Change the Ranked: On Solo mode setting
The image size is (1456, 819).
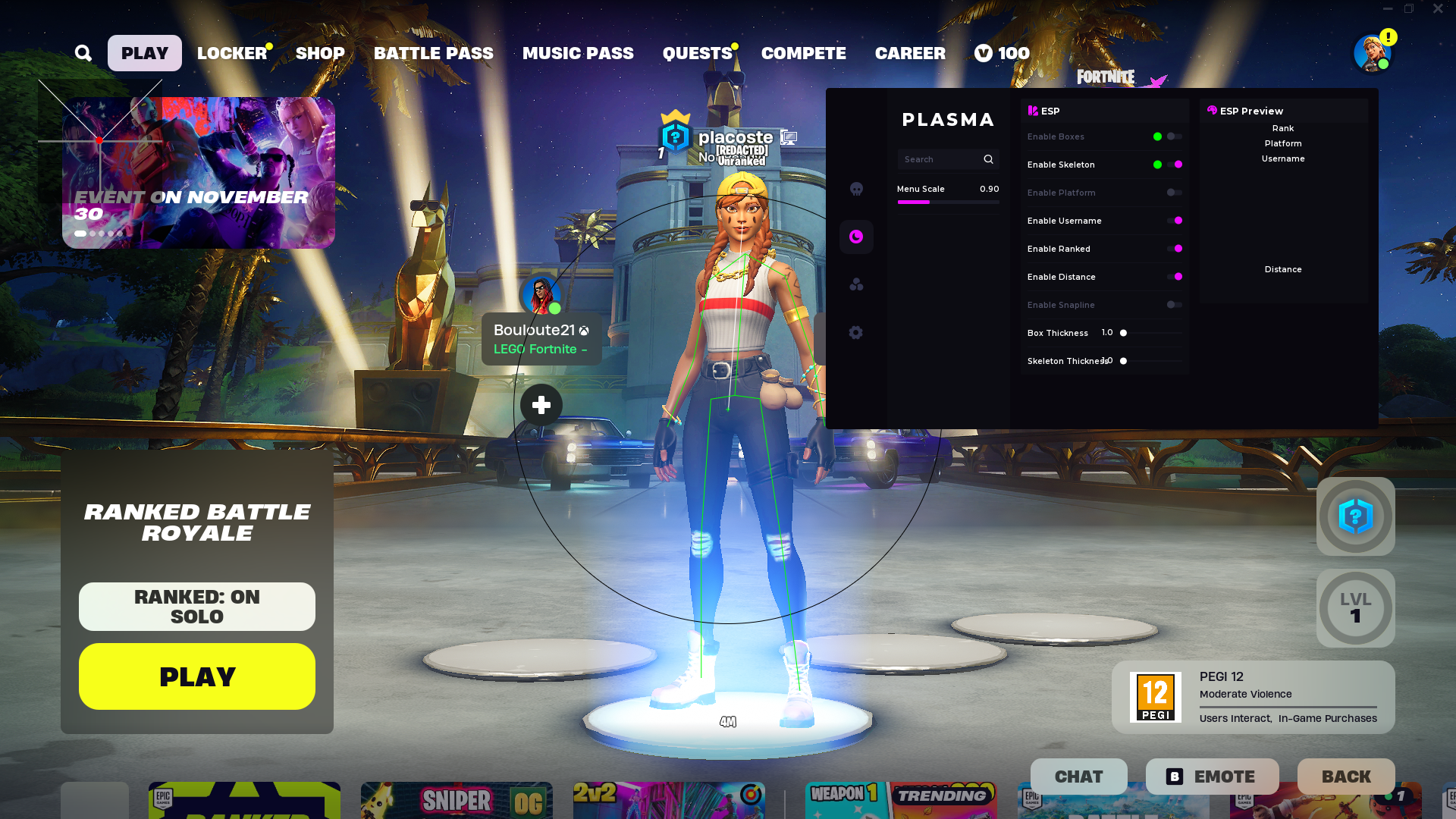(197, 607)
